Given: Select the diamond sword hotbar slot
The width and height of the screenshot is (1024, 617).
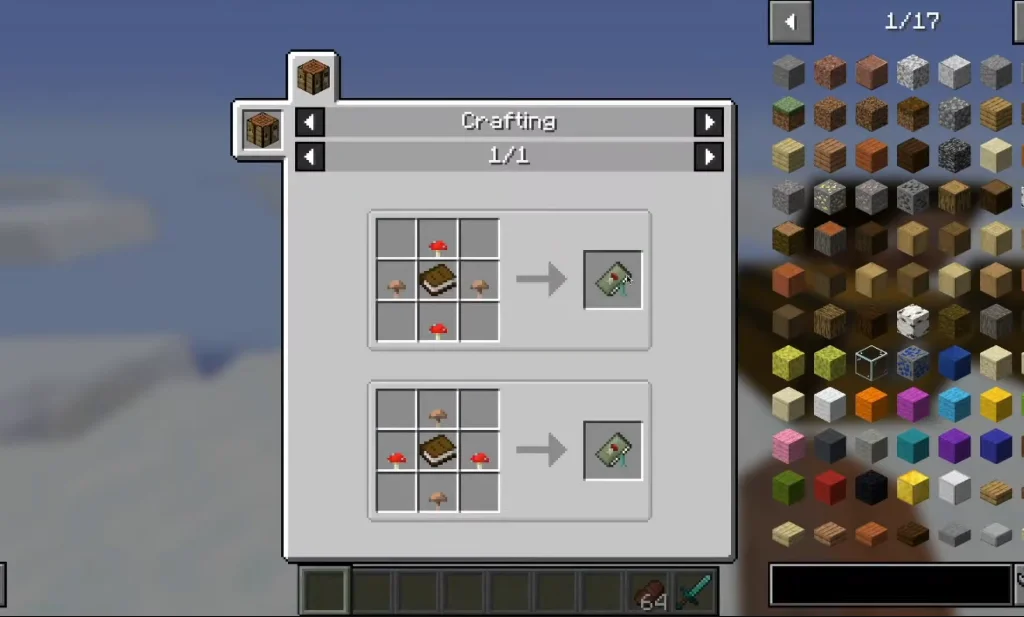Looking at the screenshot, I should pyautogui.click(x=693, y=591).
